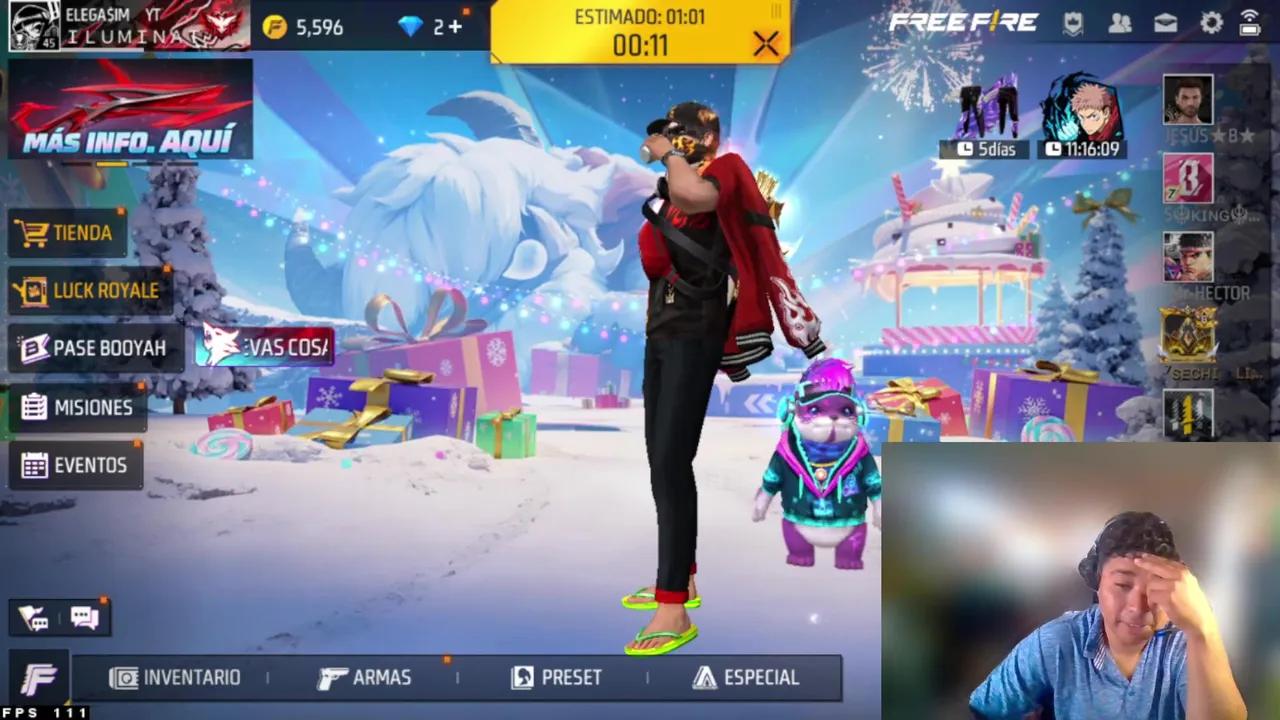
Task: Open the chat speech bubble icon
Action: (84, 617)
